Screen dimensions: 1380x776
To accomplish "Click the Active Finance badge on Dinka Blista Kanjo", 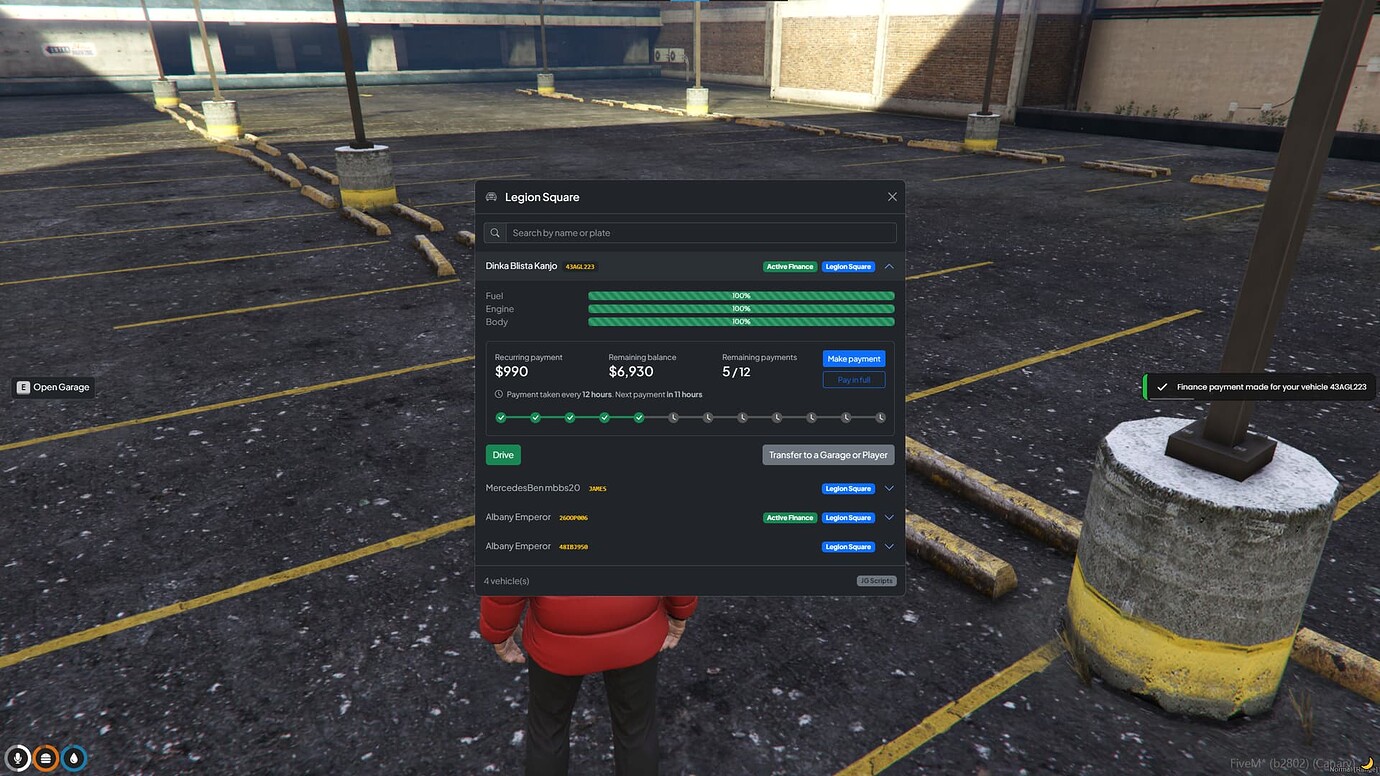I will (x=789, y=266).
